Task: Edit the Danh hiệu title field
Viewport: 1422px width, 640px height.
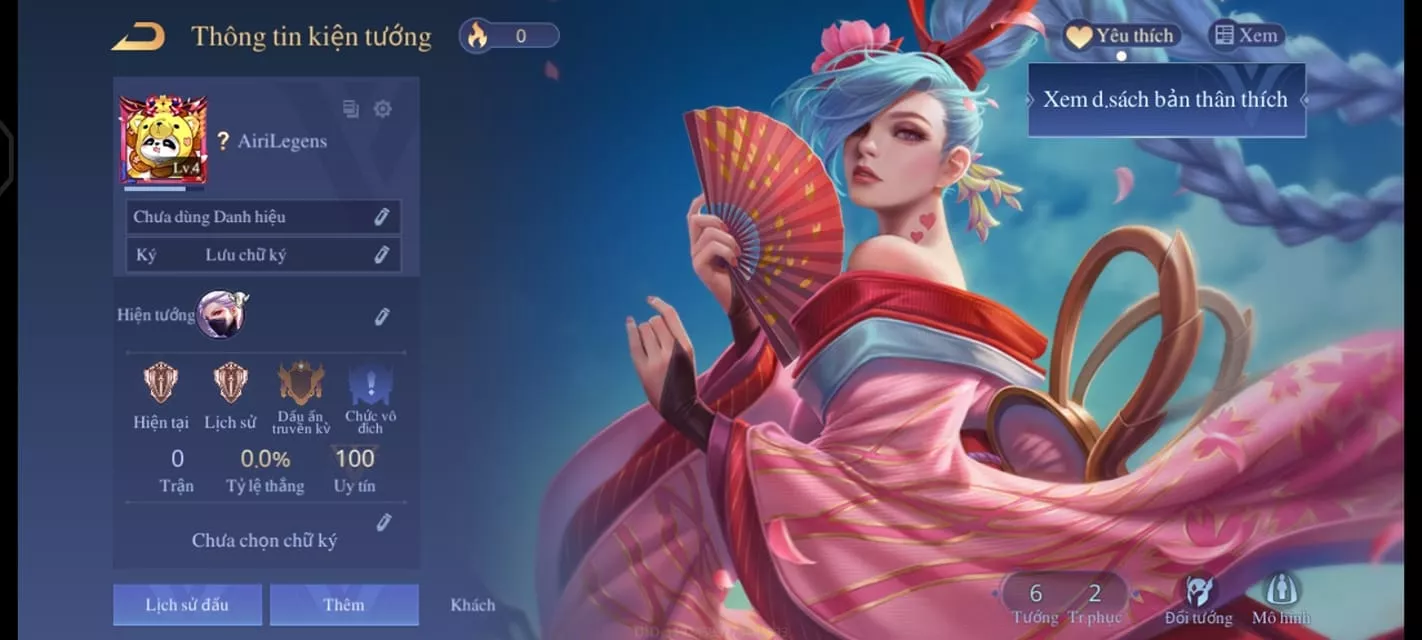Action: (381, 217)
